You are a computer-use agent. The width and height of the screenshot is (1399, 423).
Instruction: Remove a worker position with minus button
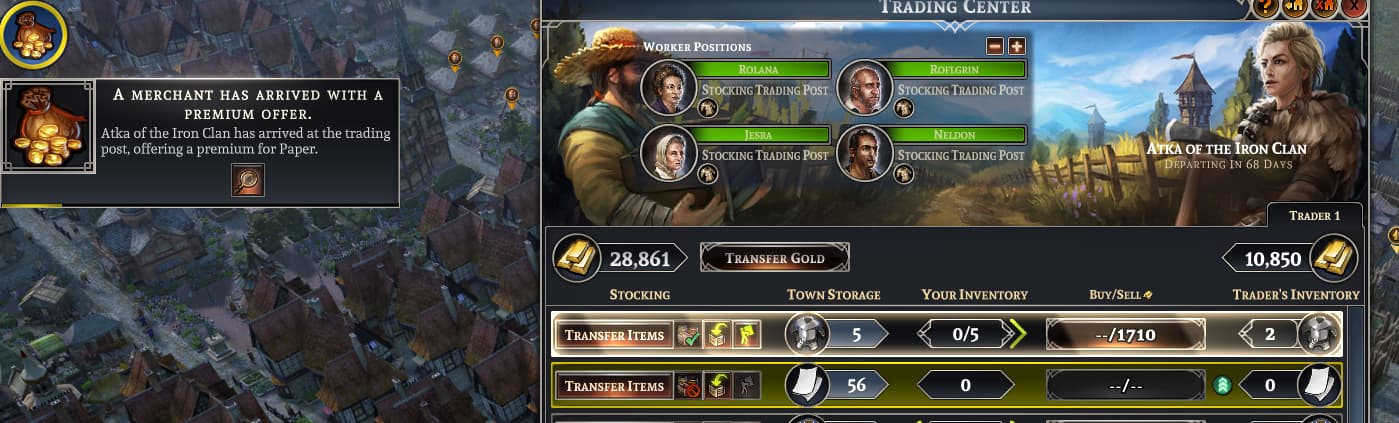click(x=994, y=46)
